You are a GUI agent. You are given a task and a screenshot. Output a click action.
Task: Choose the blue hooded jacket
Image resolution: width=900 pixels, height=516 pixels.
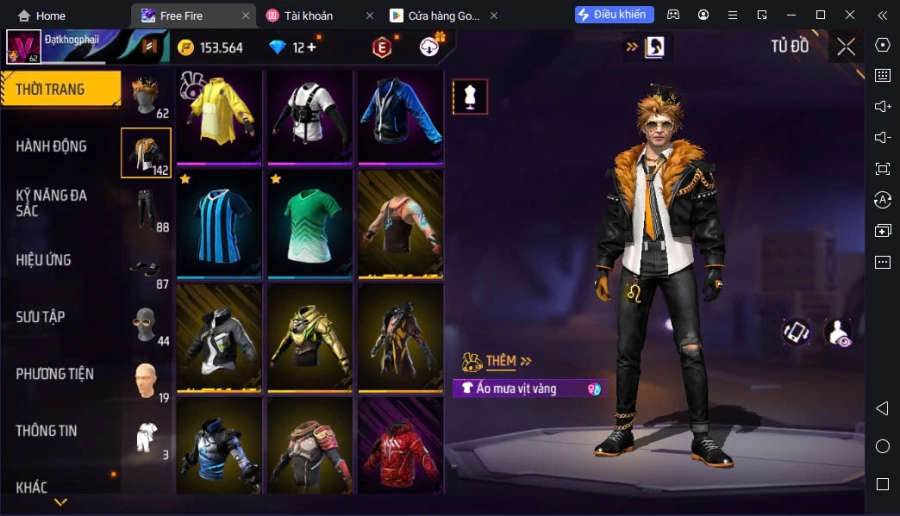point(400,117)
